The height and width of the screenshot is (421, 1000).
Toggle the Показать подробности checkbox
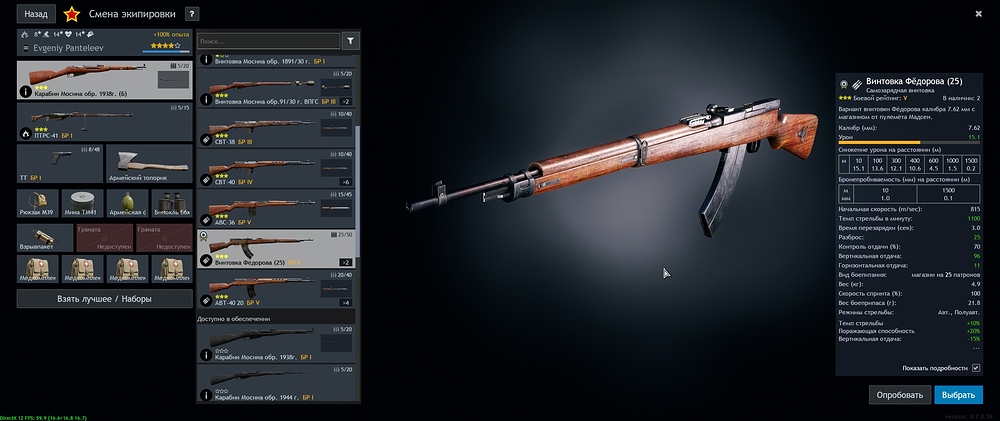[976, 368]
